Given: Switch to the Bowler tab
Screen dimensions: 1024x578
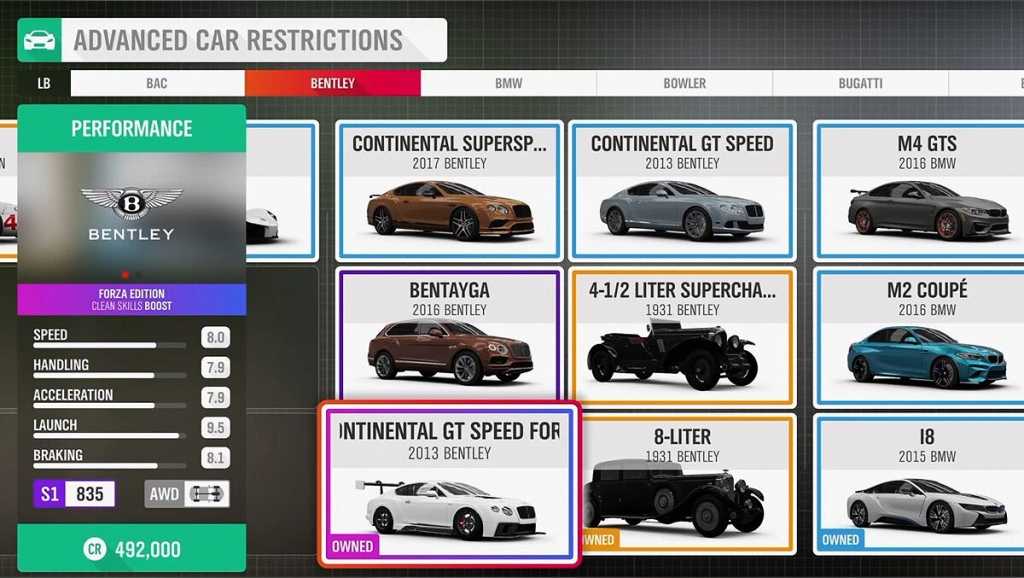Looking at the screenshot, I should 684,84.
